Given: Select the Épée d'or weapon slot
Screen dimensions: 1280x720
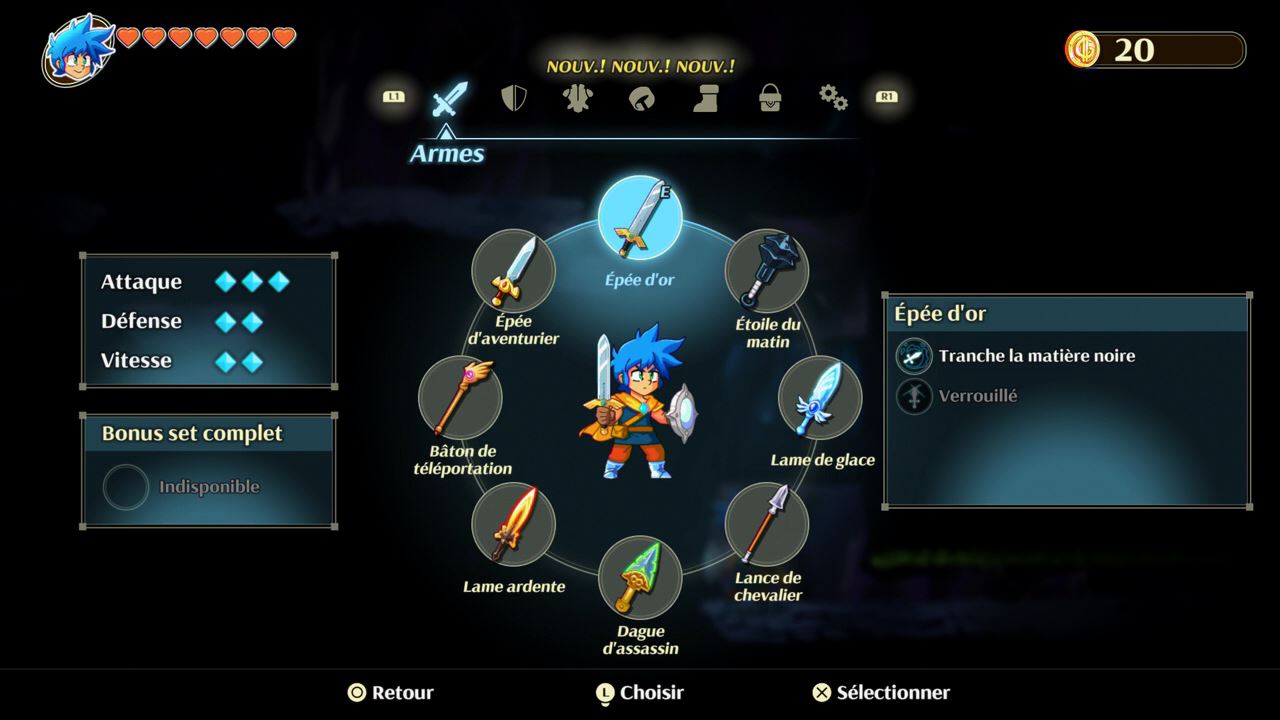Looking at the screenshot, I should click(640, 218).
